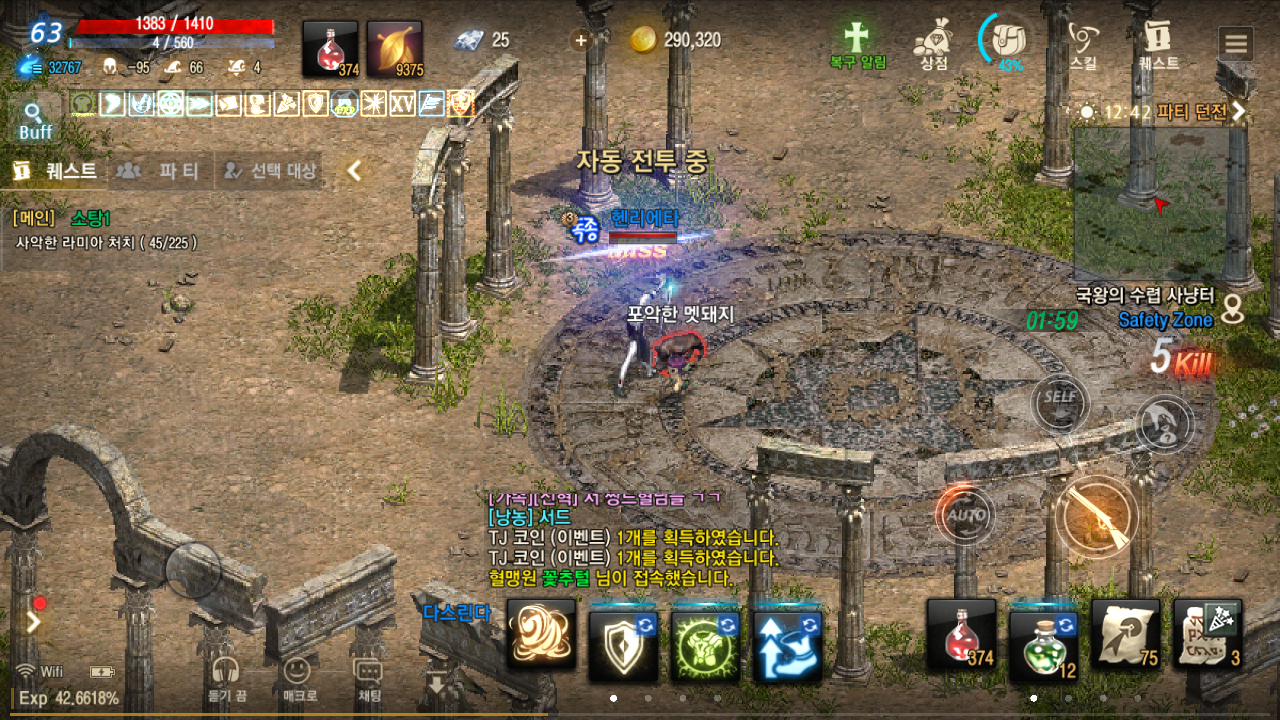Viewport: 1280px width, 720px height.
Task: Open the minimap of 국왕의 수렵 사냥터
Action: tap(1150, 203)
